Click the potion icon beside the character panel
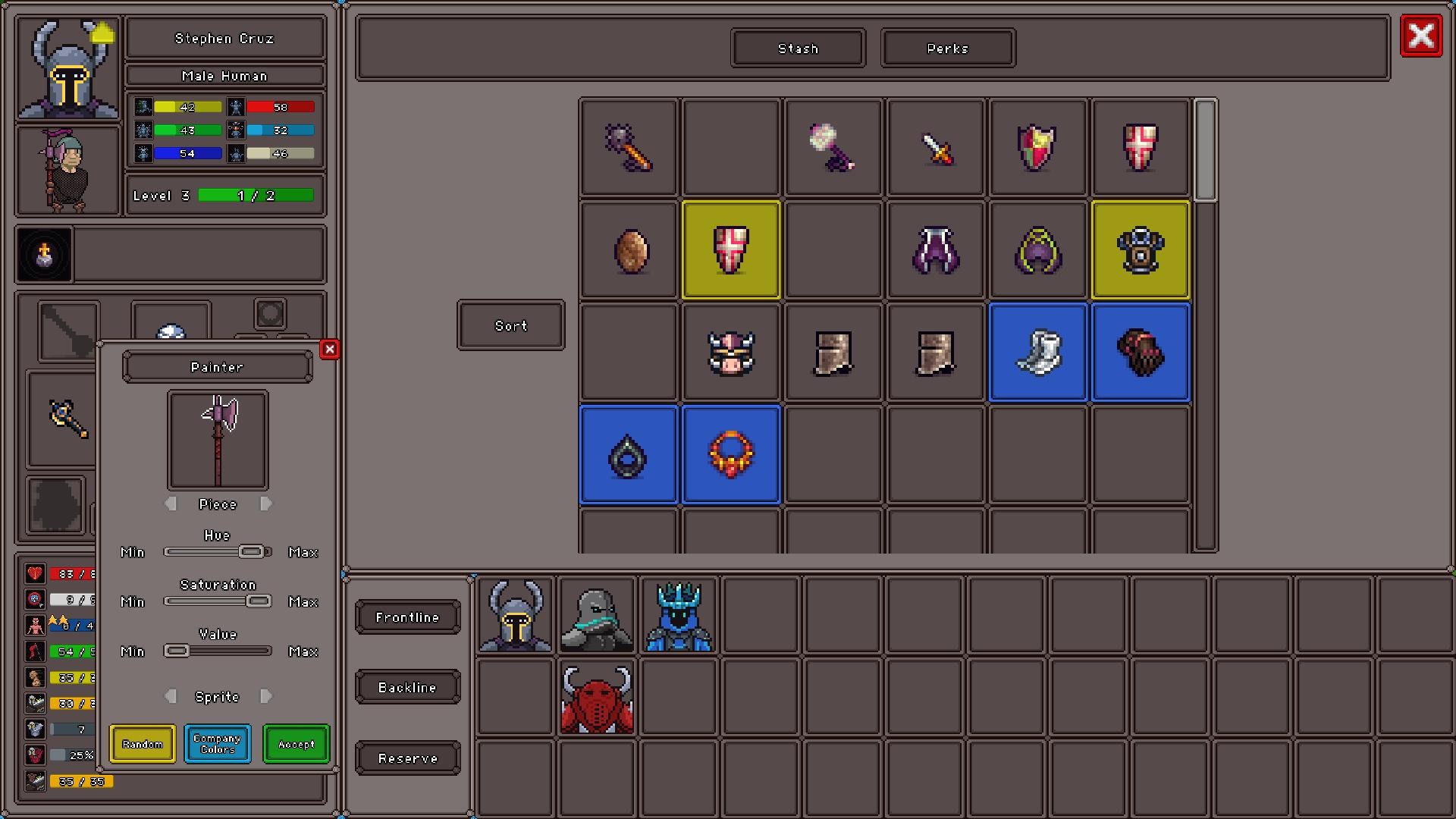 [x=43, y=254]
